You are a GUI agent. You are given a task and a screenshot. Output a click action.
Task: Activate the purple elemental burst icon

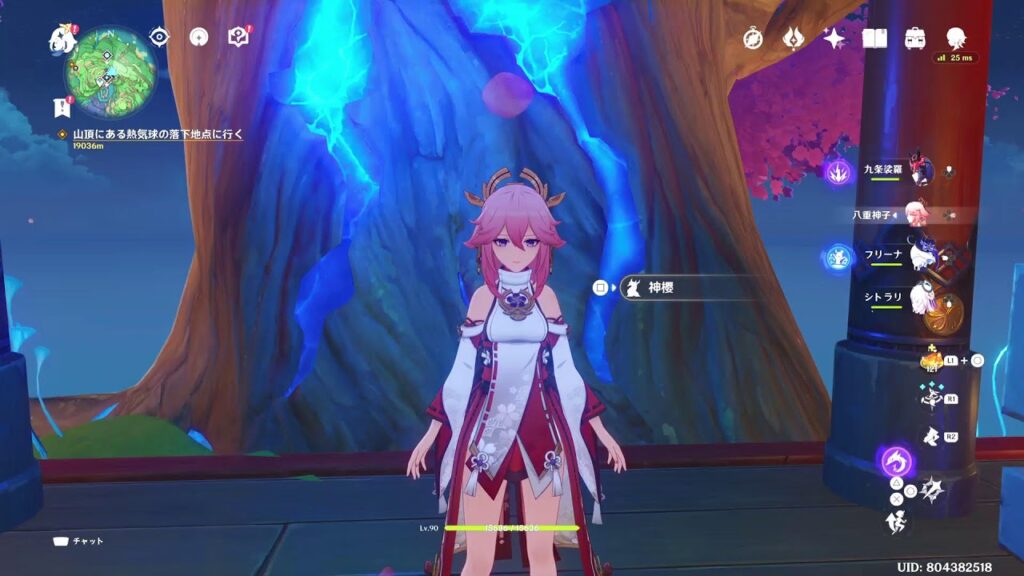[x=894, y=461]
